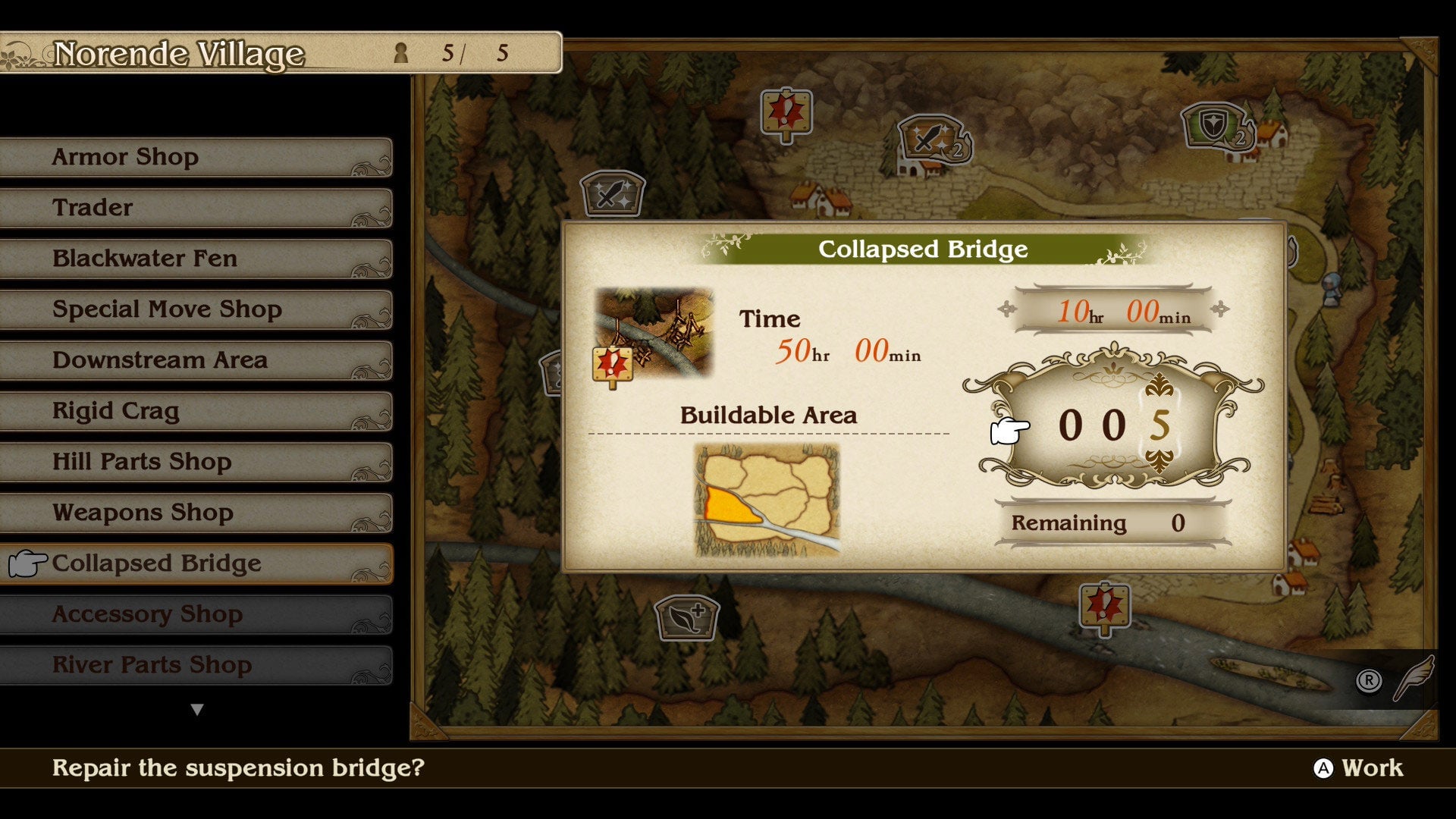
Task: Select the leaf plus marker on the map
Action: [x=686, y=617]
